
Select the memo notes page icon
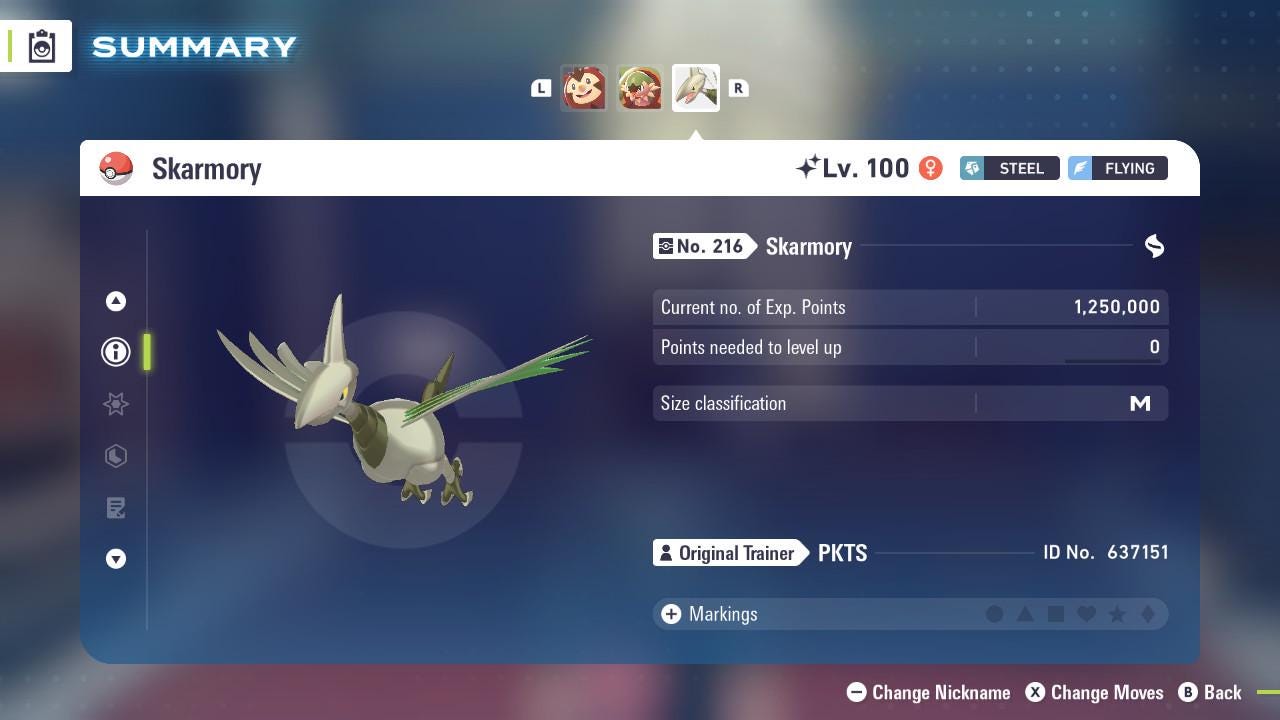click(116, 508)
